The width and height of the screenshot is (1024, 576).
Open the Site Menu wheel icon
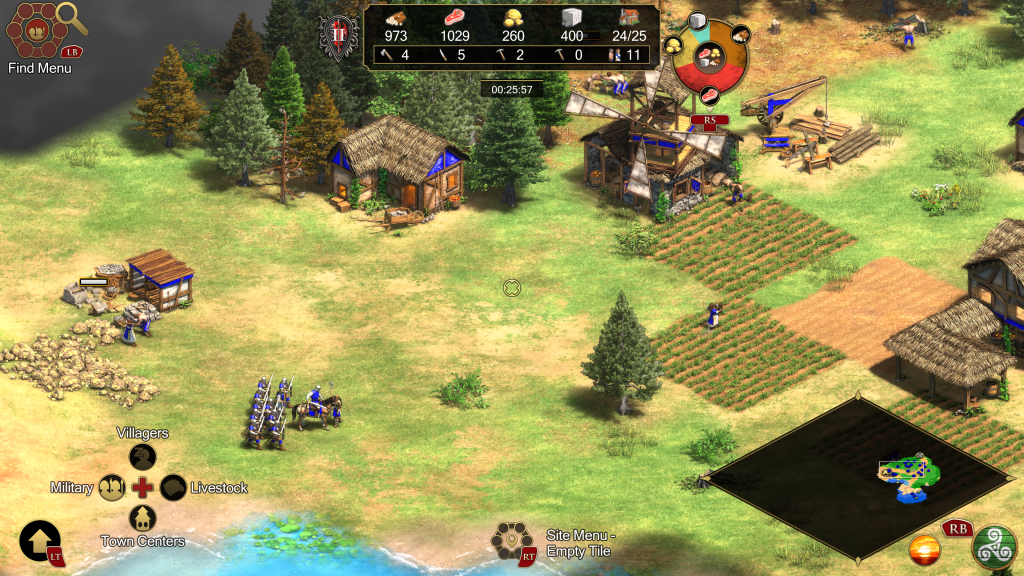click(510, 541)
